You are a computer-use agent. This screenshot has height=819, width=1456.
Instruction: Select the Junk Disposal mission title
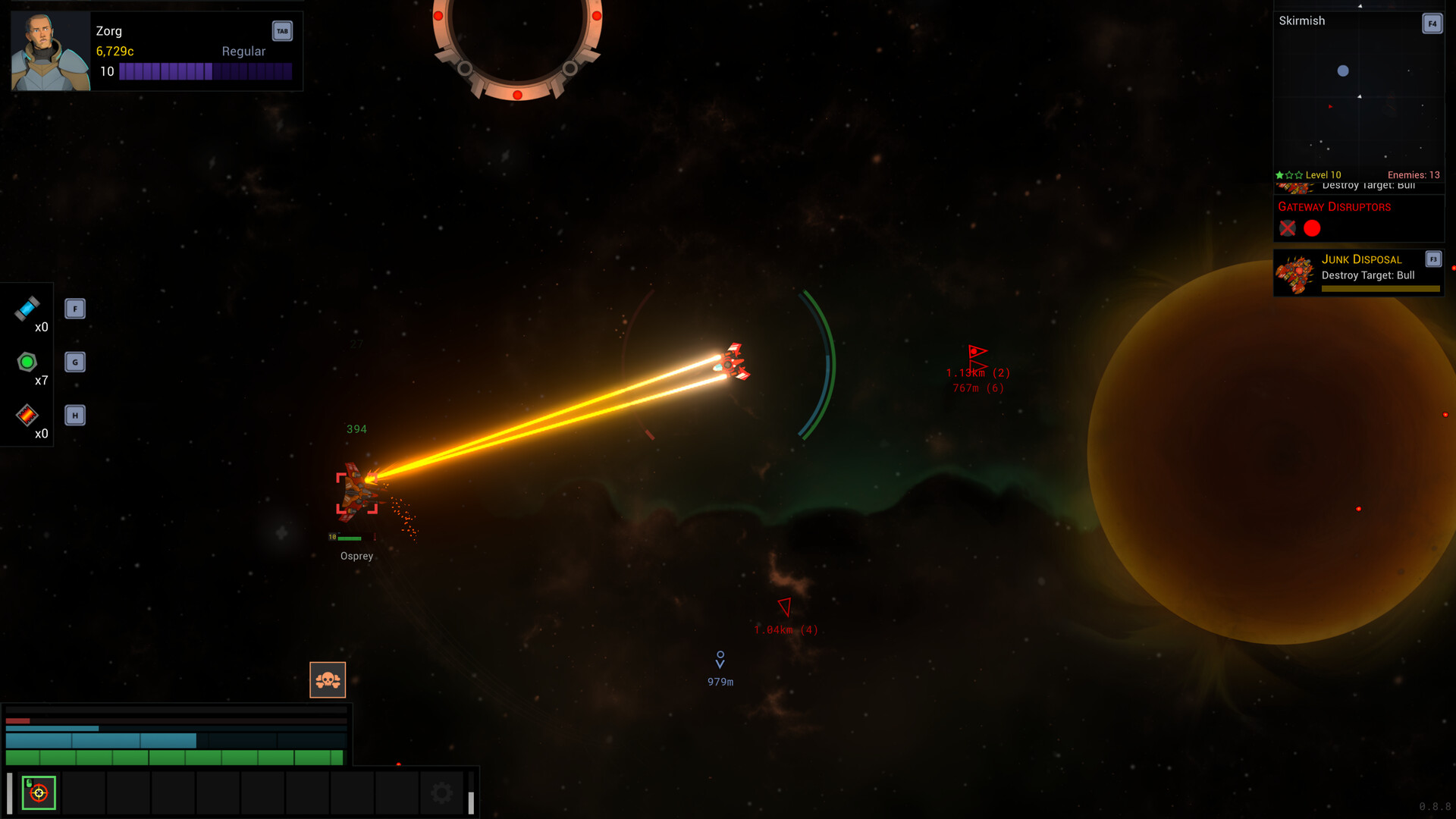point(1361,259)
